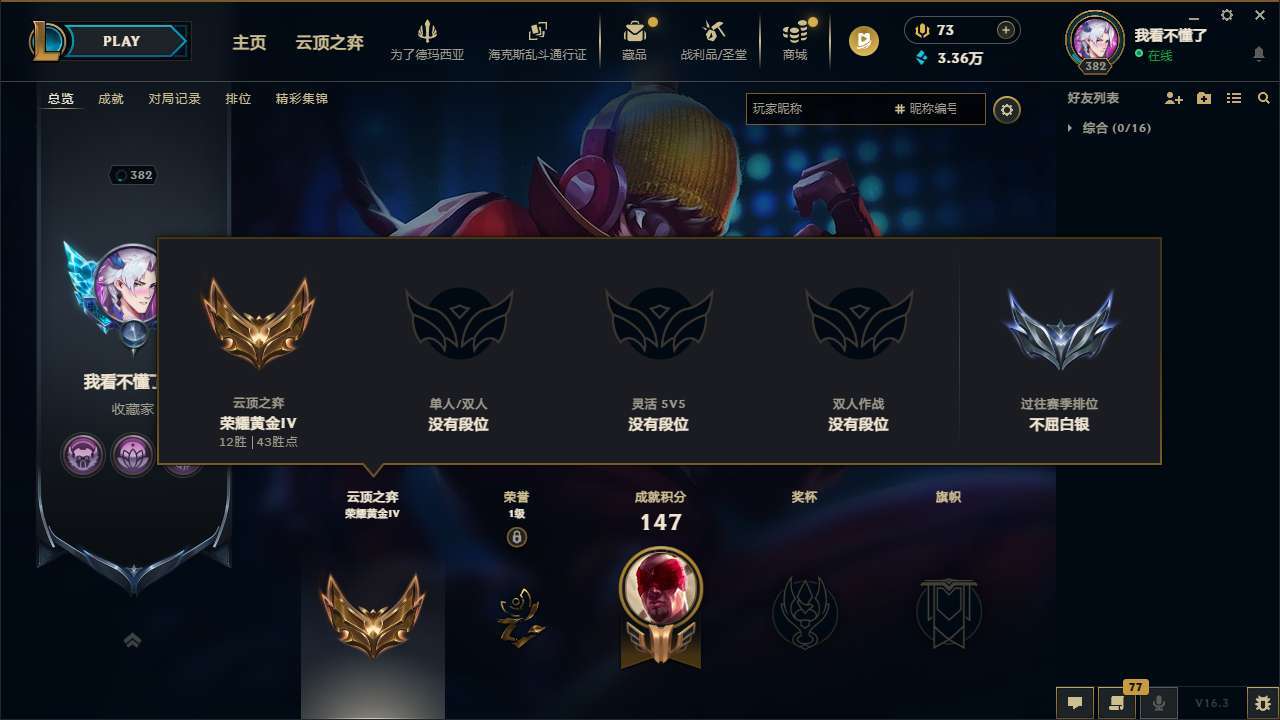Toggle the microphone in the bottom bar
Screen dimensions: 1280x720
[1160, 703]
